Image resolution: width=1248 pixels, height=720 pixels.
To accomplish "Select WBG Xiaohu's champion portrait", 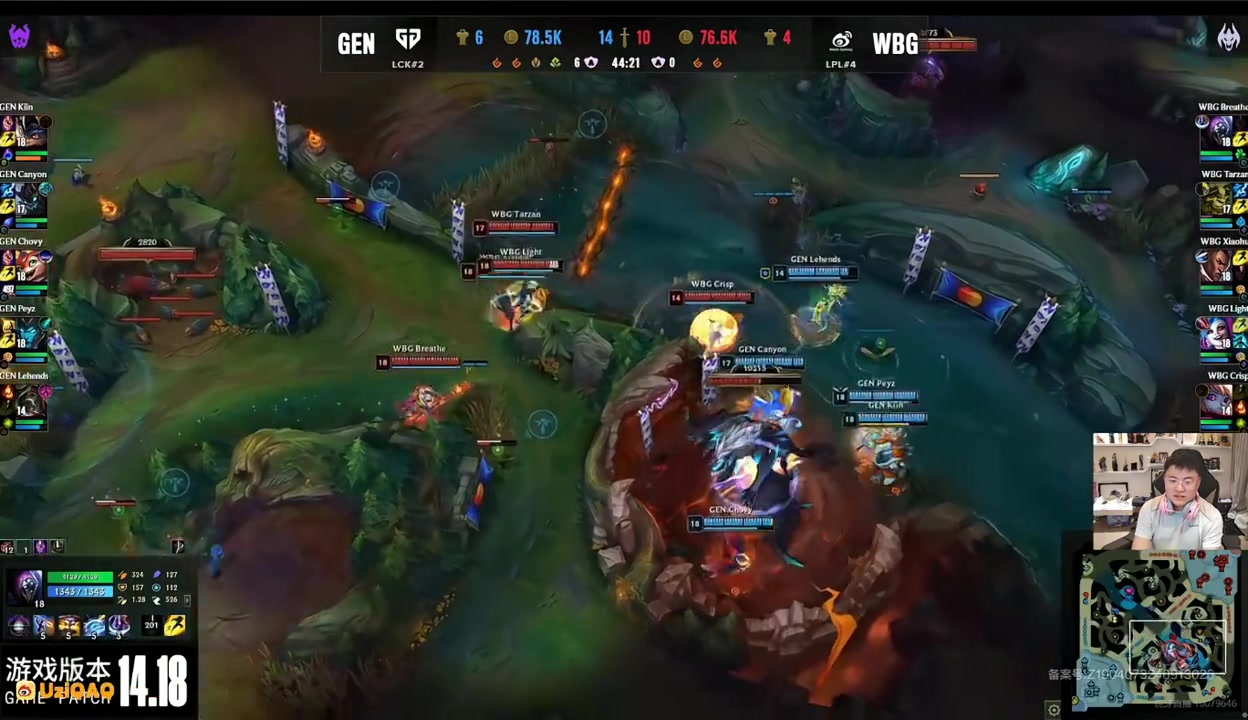I will (x=1220, y=266).
